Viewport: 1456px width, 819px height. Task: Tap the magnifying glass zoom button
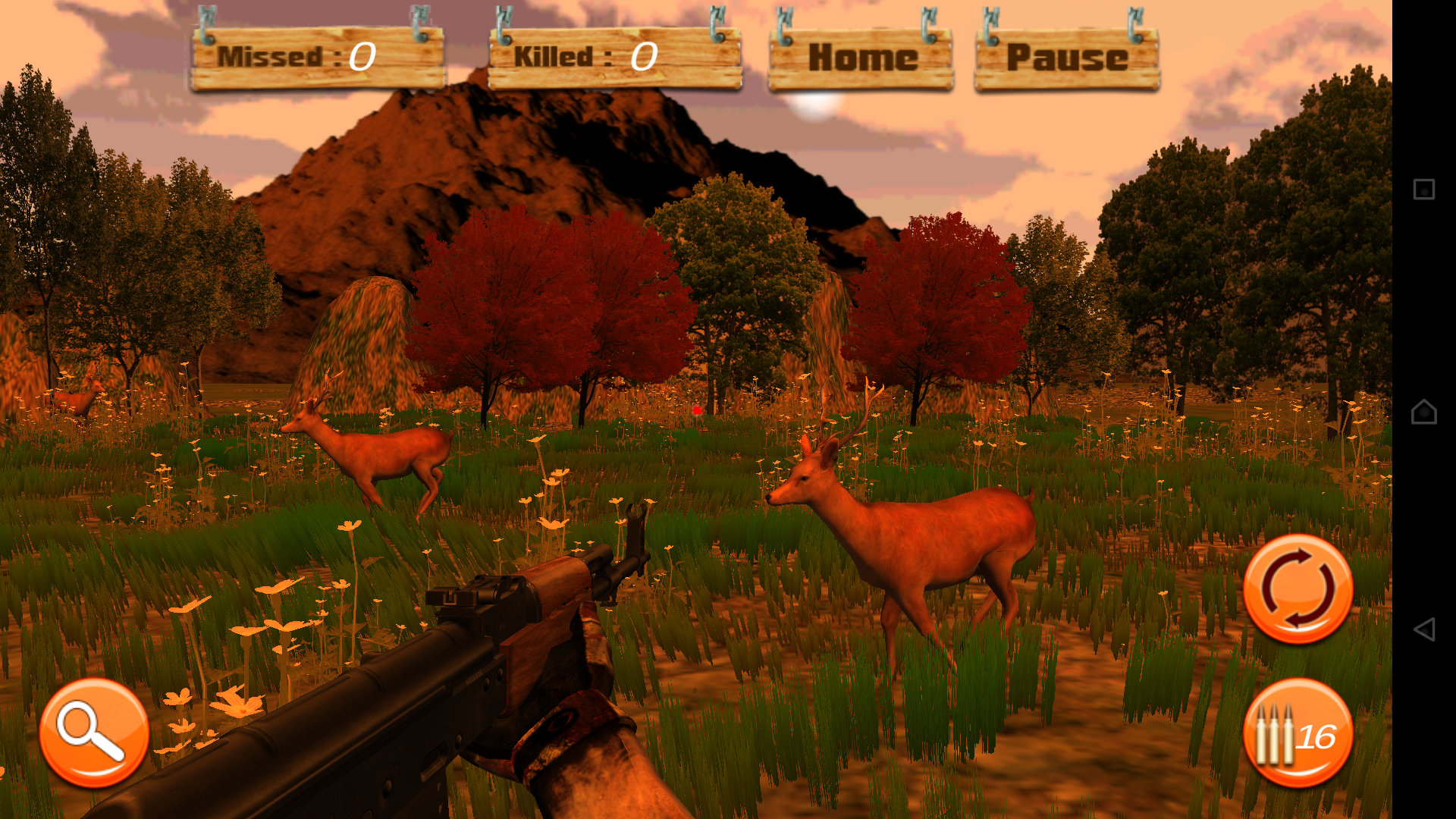click(x=94, y=733)
